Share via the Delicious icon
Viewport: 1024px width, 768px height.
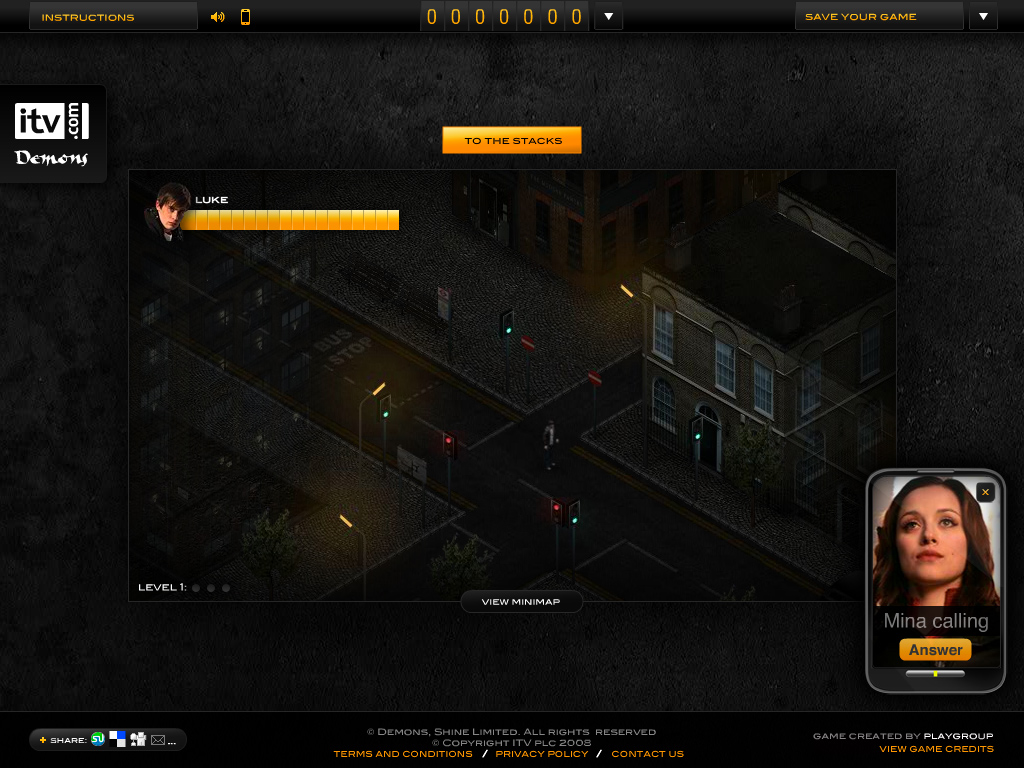[x=118, y=739]
